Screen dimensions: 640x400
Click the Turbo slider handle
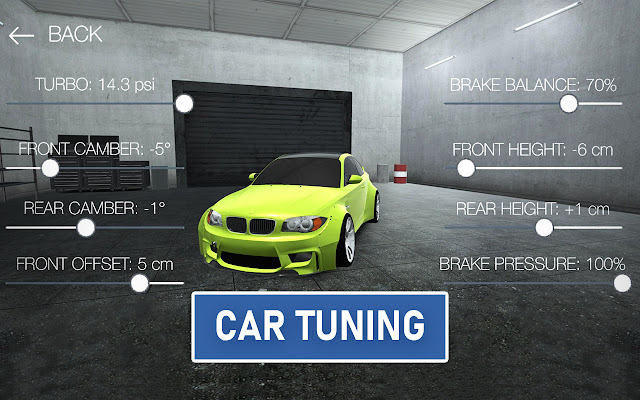point(184,103)
